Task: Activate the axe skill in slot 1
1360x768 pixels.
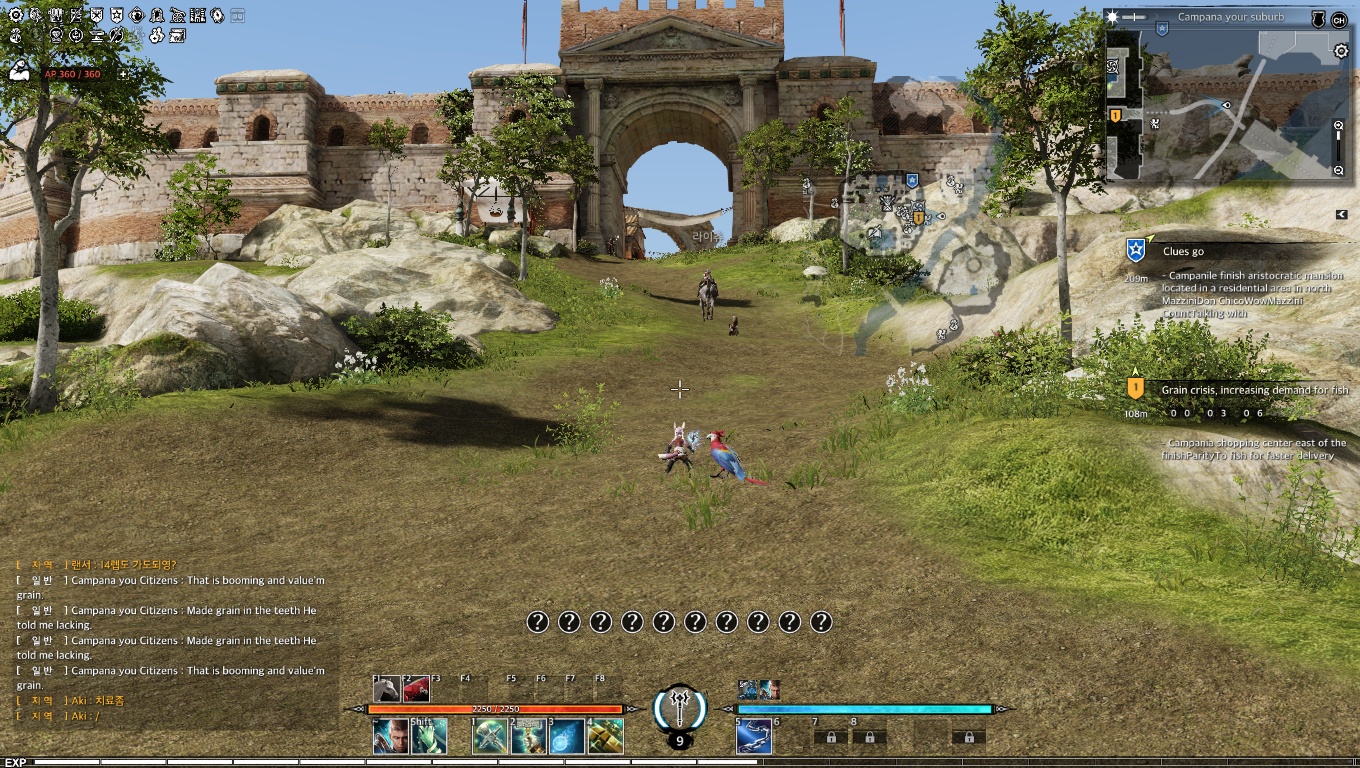Action: coord(489,737)
